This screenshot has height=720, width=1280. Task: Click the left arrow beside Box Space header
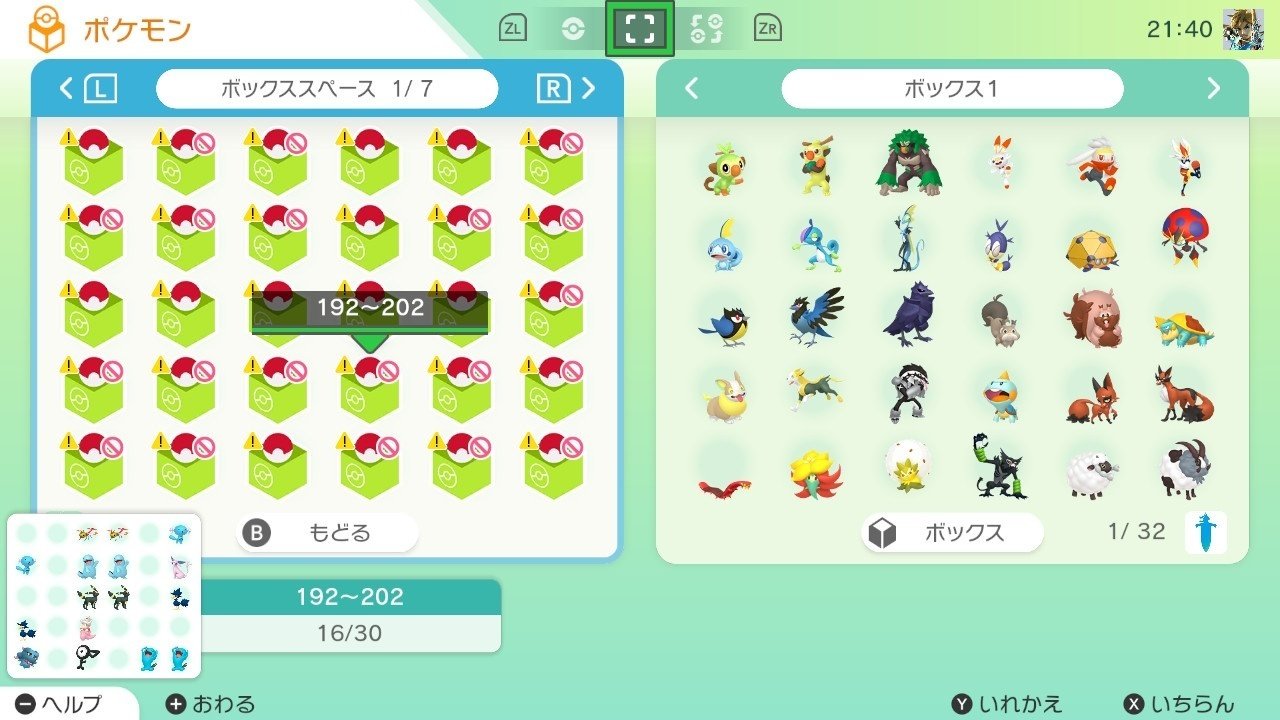(64, 88)
